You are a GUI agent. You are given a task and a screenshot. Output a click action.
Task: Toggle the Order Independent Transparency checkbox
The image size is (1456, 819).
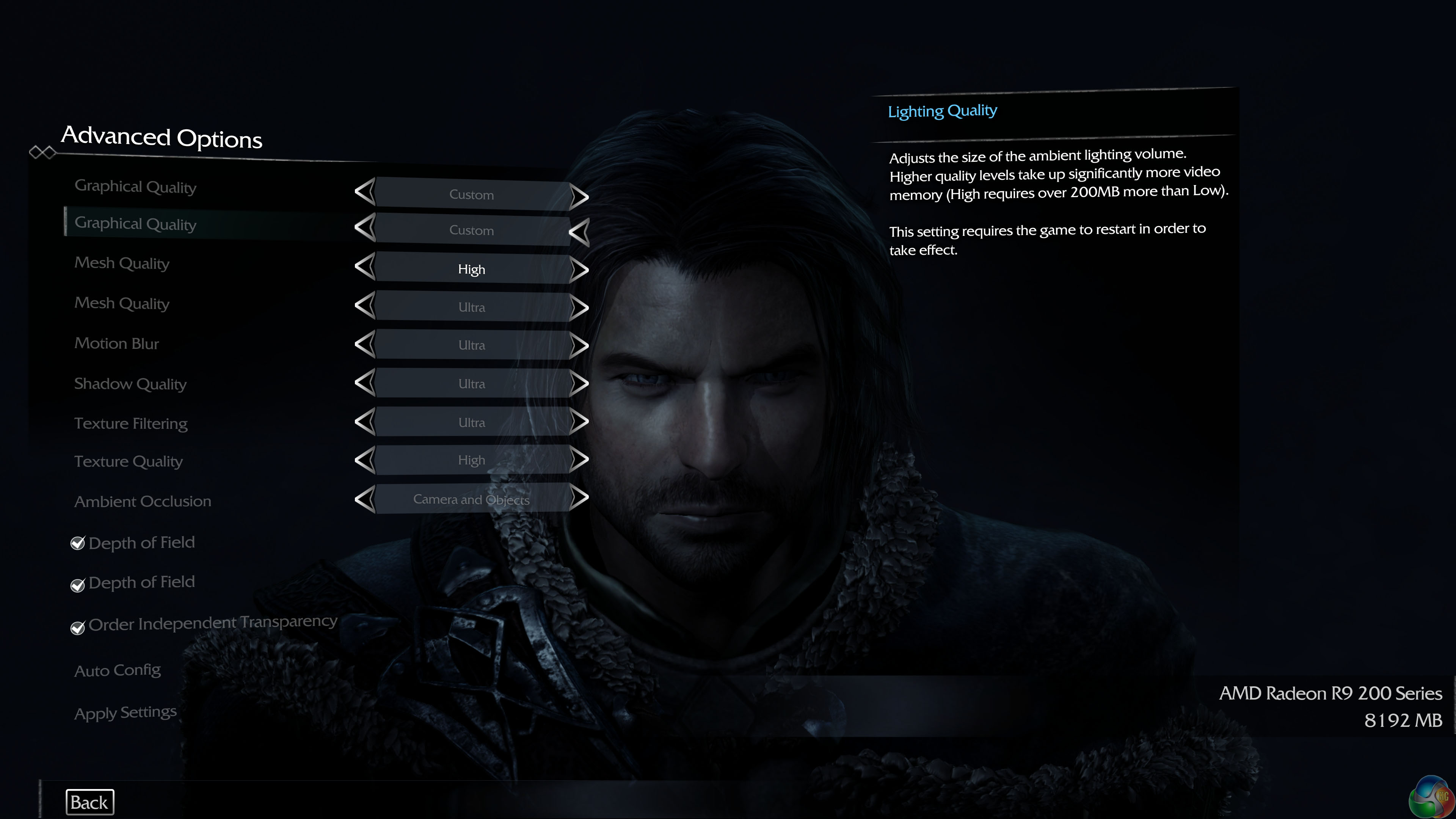(x=77, y=628)
